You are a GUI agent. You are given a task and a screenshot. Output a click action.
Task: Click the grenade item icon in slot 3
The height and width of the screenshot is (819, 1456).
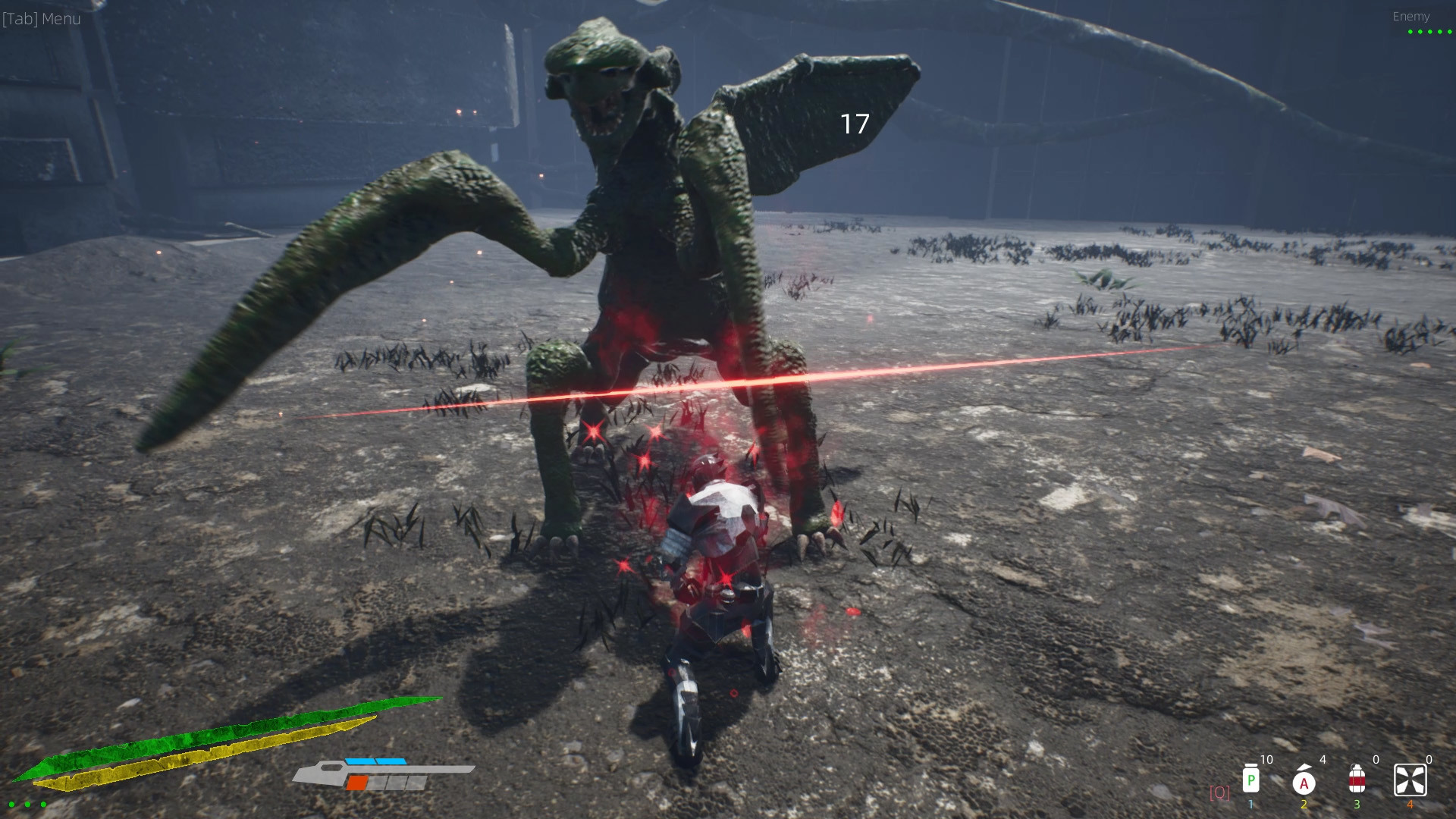click(1357, 780)
